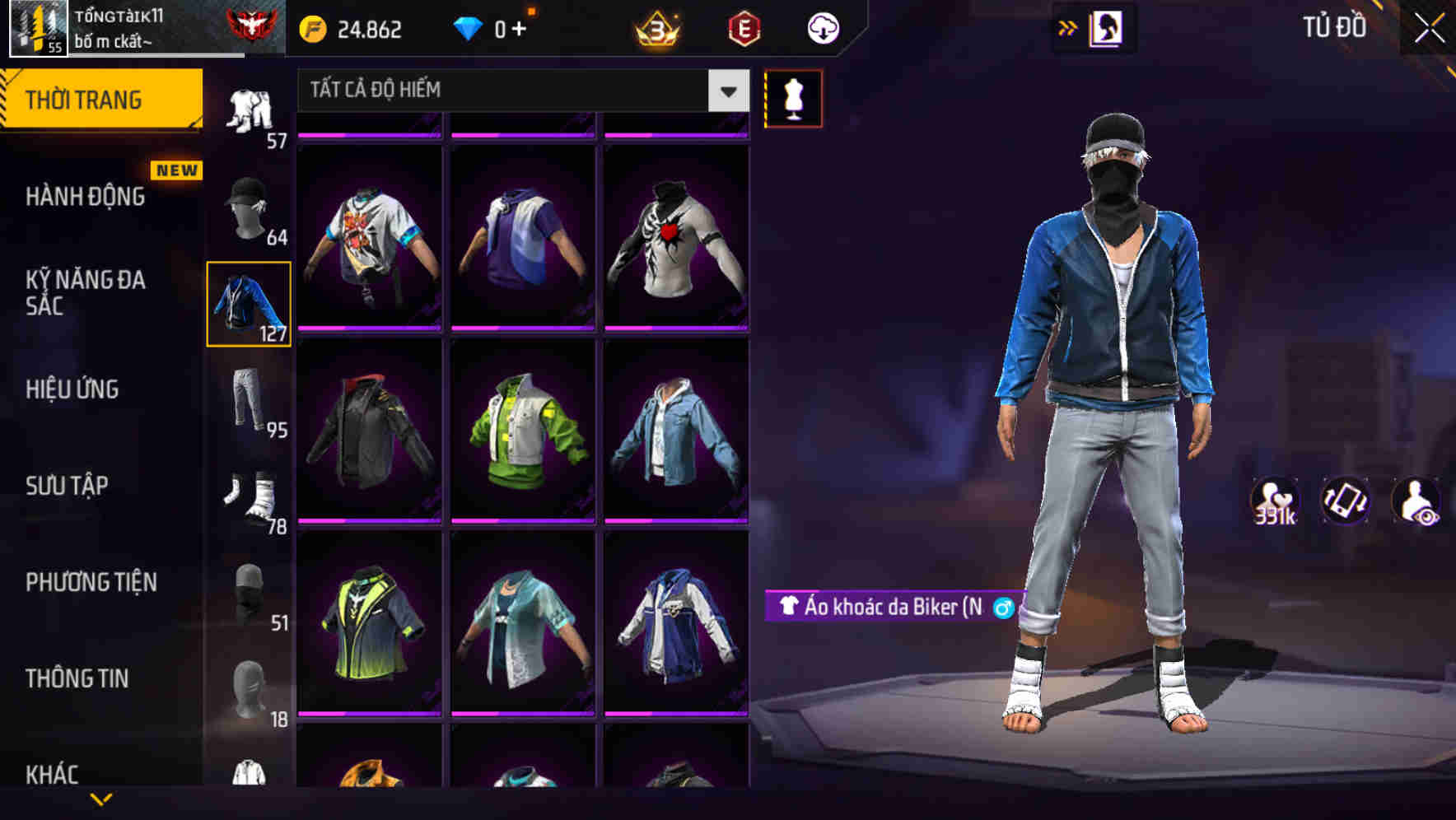Open the TẤT CẢ ĐỘ HIẾM rarity dropdown
The width and height of the screenshot is (1456, 820).
pyautogui.click(x=519, y=91)
